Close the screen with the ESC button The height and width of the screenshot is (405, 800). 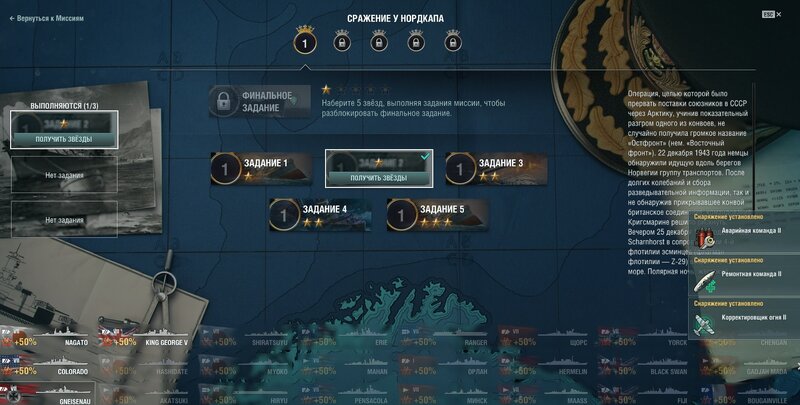coord(770,14)
